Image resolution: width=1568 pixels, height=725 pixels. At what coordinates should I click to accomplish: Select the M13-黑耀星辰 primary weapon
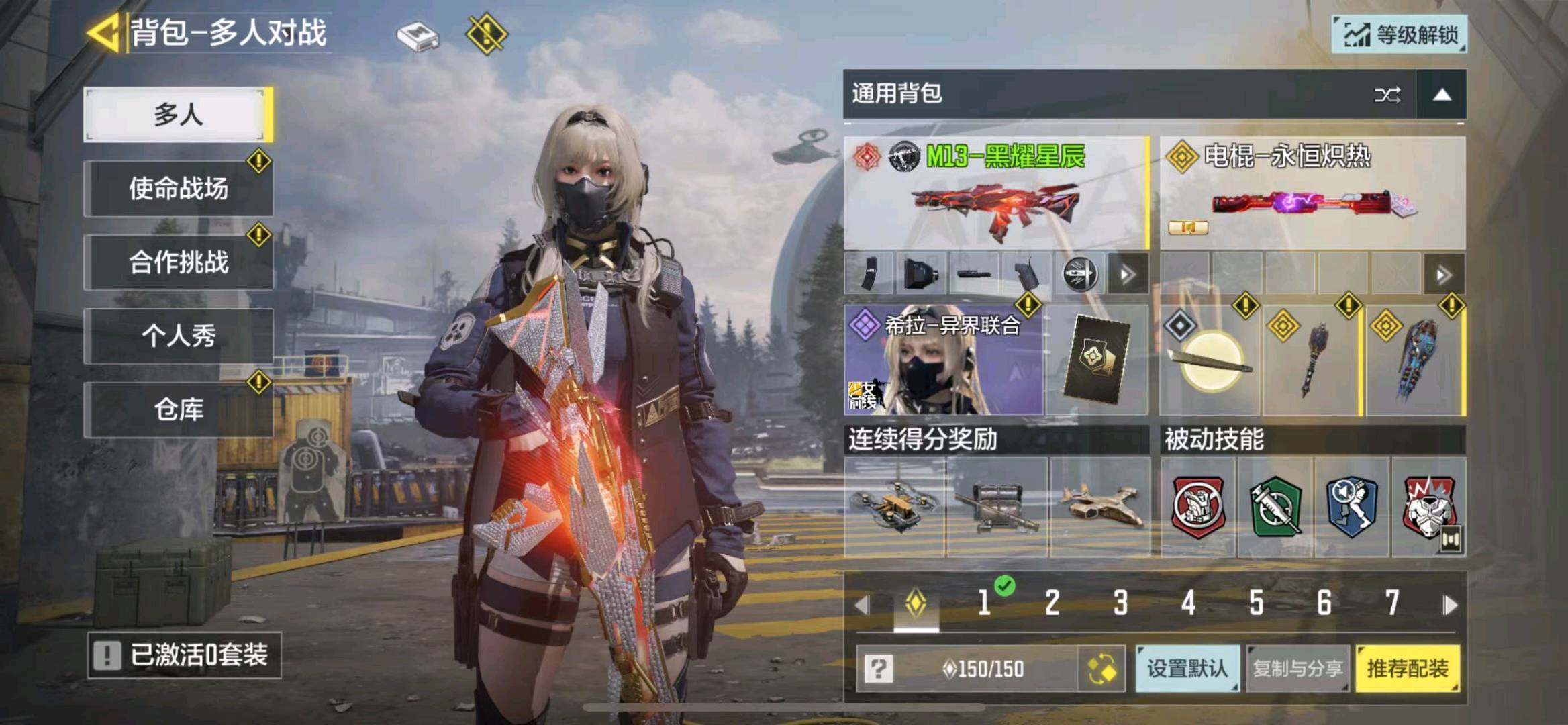pyautogui.click(x=996, y=193)
